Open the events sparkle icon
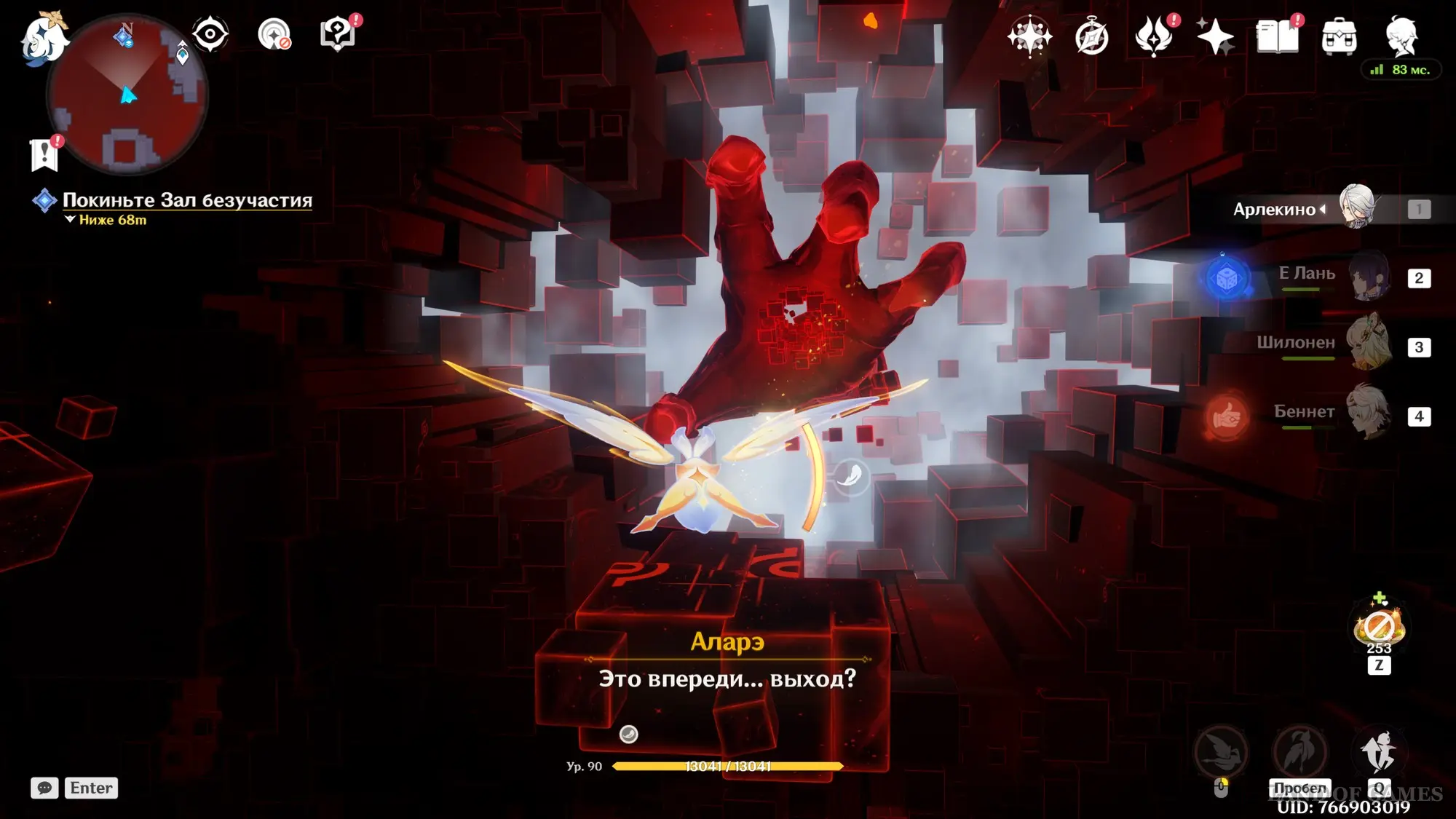The height and width of the screenshot is (819, 1456). click(1215, 36)
